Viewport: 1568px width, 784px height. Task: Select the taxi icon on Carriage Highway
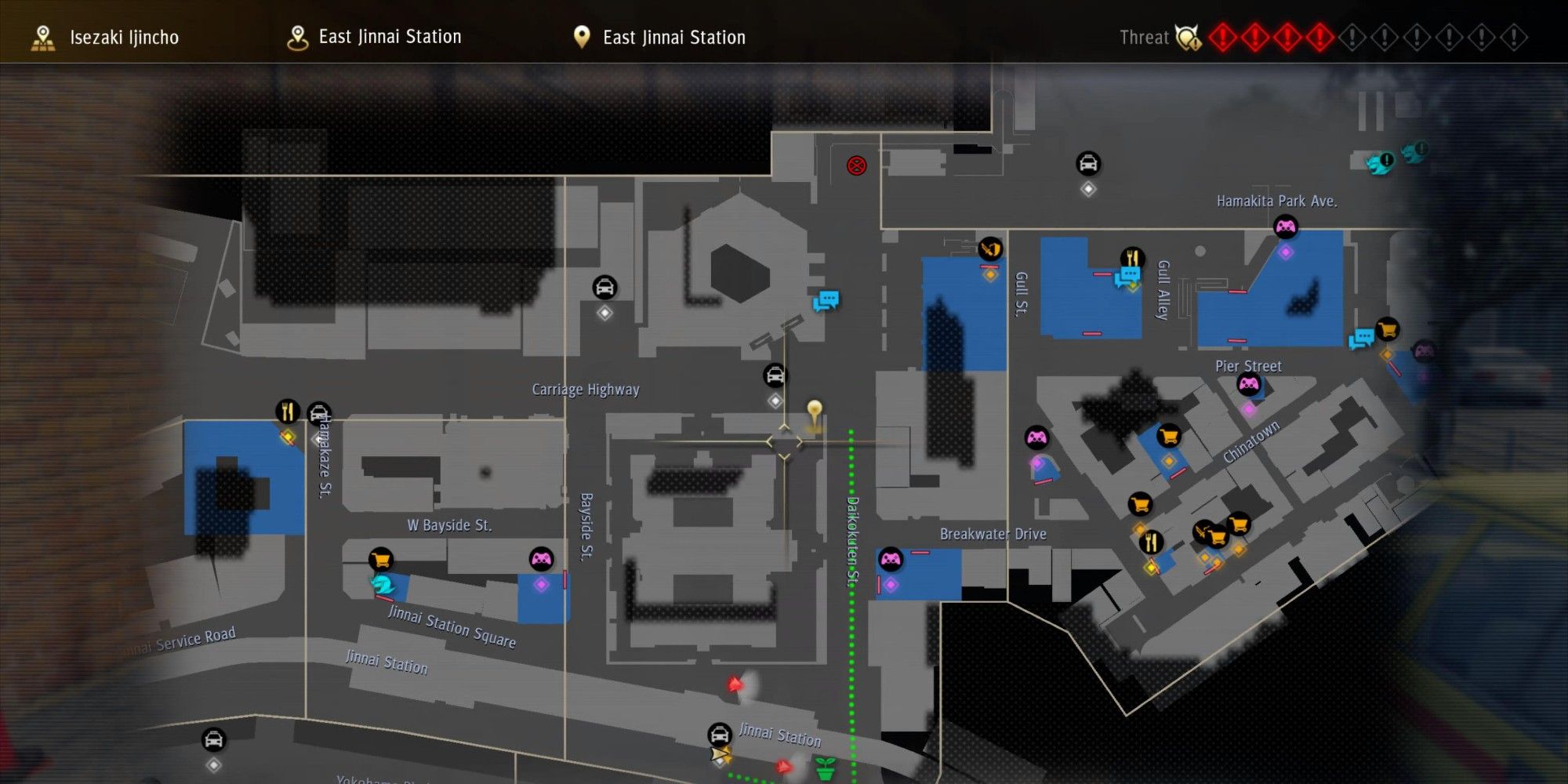point(775,376)
